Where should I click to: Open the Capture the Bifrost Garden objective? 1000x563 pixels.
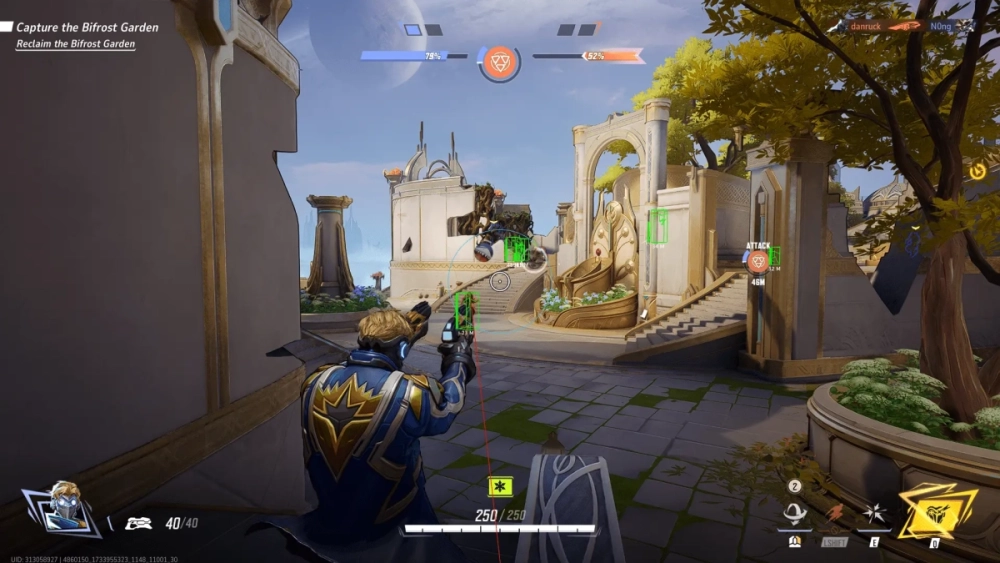pyautogui.click(x=87, y=27)
